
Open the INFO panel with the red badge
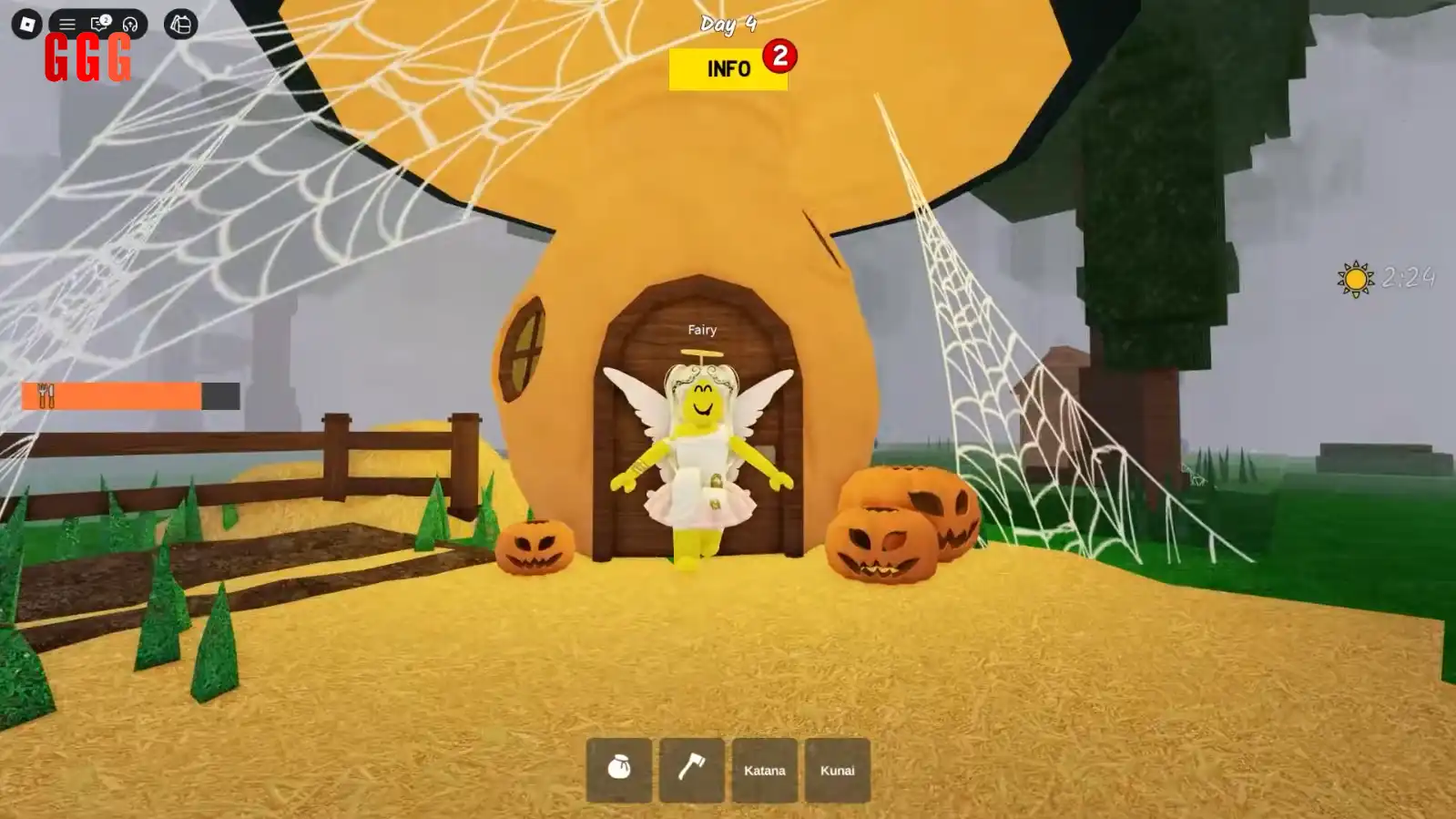pyautogui.click(x=727, y=67)
